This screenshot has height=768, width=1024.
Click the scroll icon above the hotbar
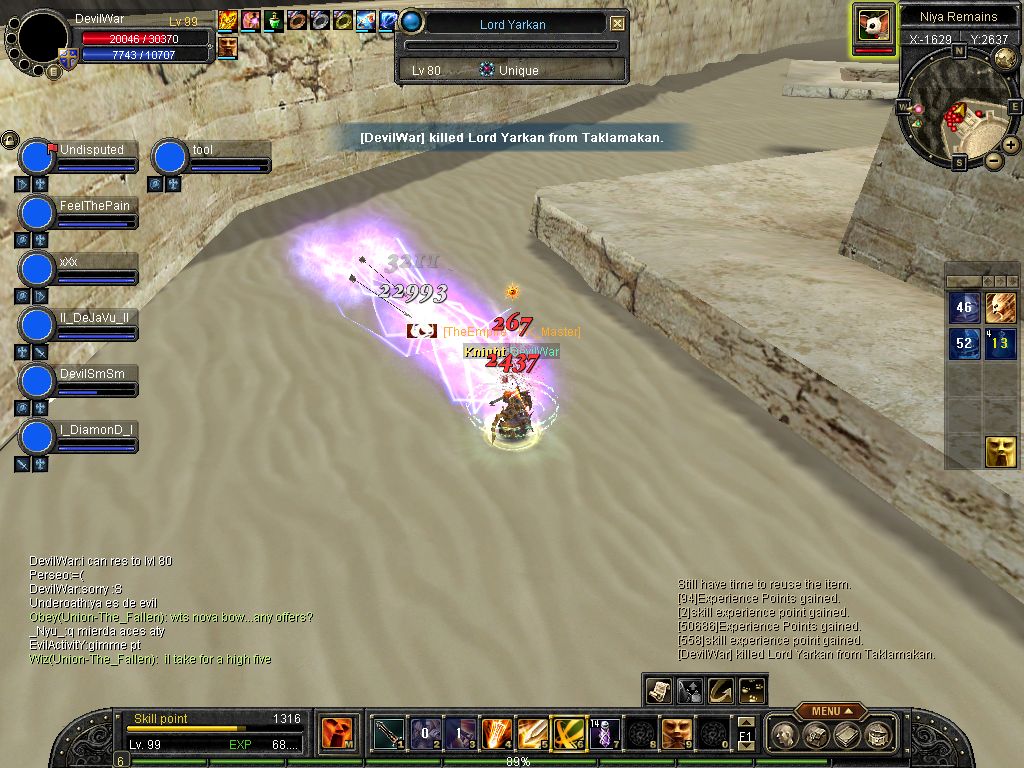(x=658, y=690)
